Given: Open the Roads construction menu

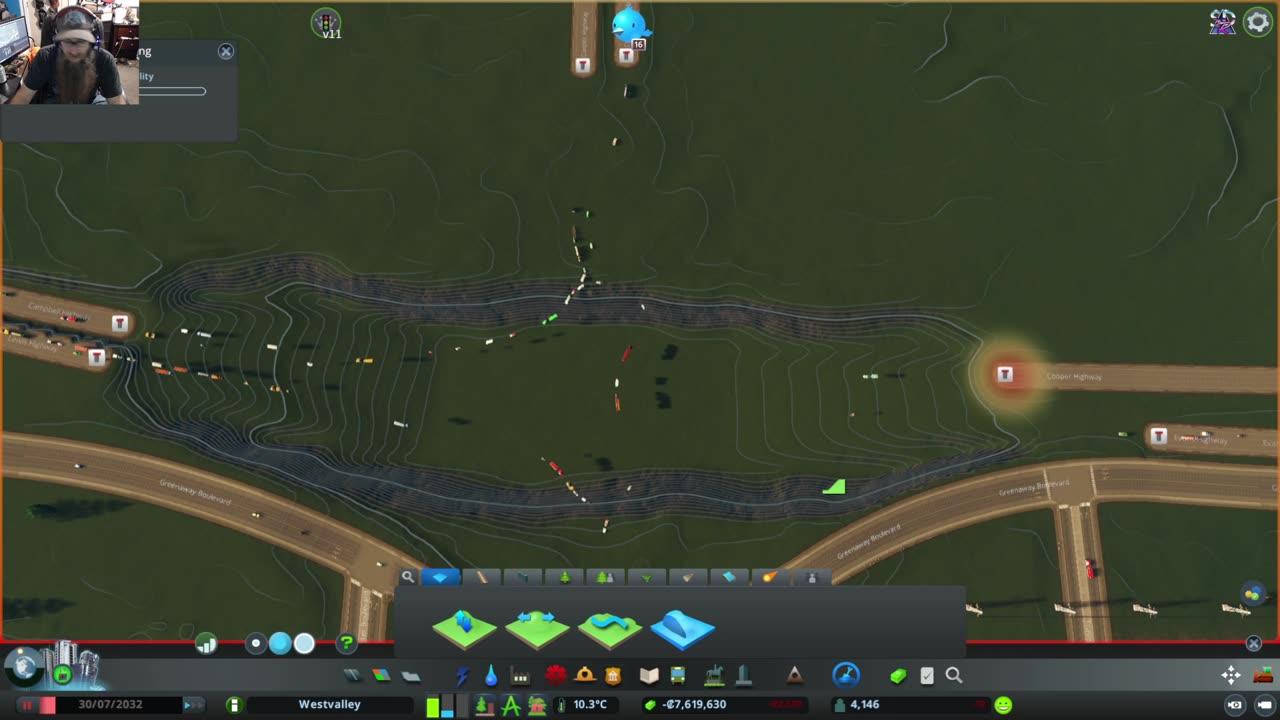Looking at the screenshot, I should click(x=351, y=676).
